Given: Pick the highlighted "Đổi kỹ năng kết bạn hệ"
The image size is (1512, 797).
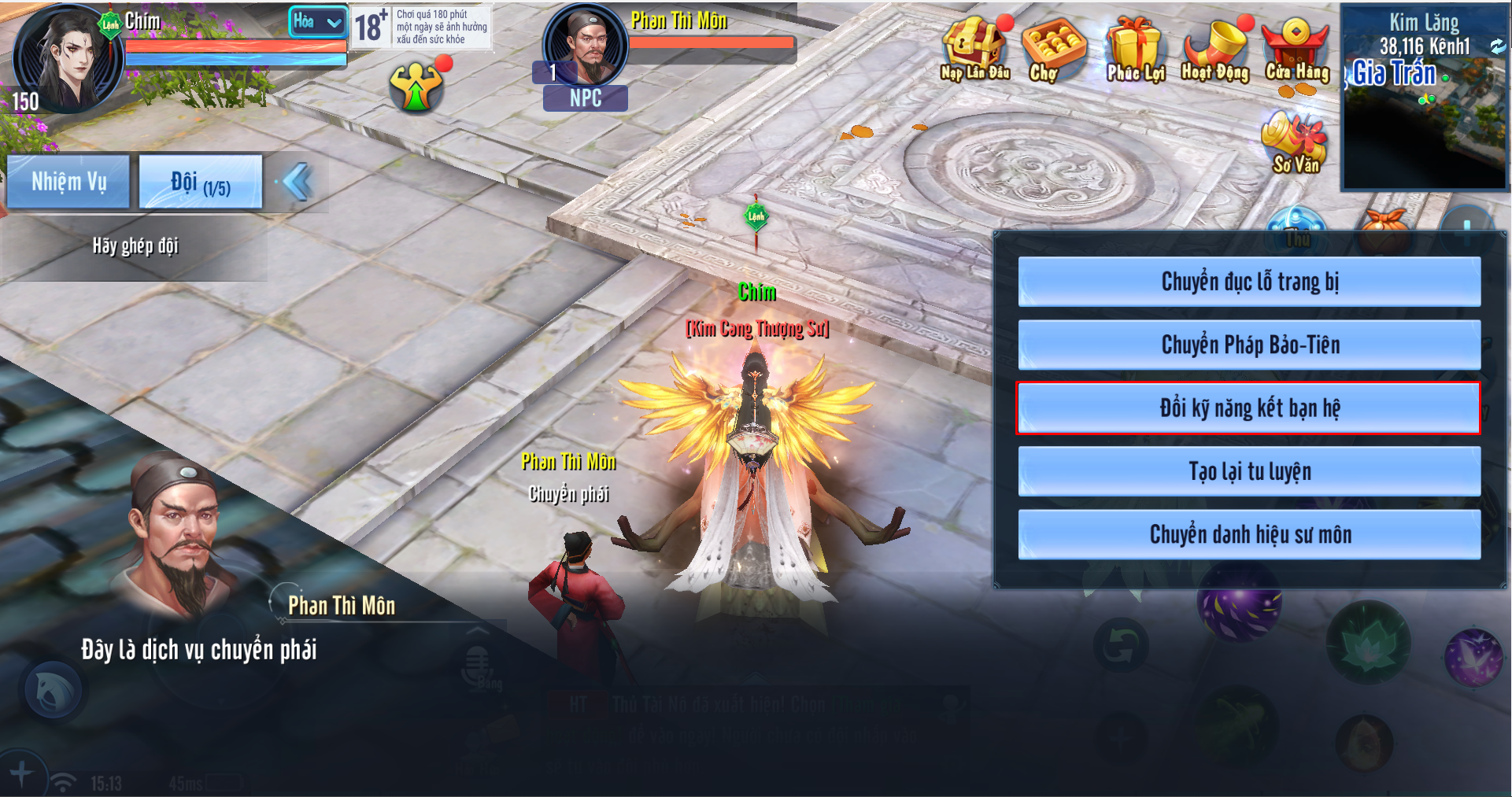Looking at the screenshot, I should [1249, 408].
